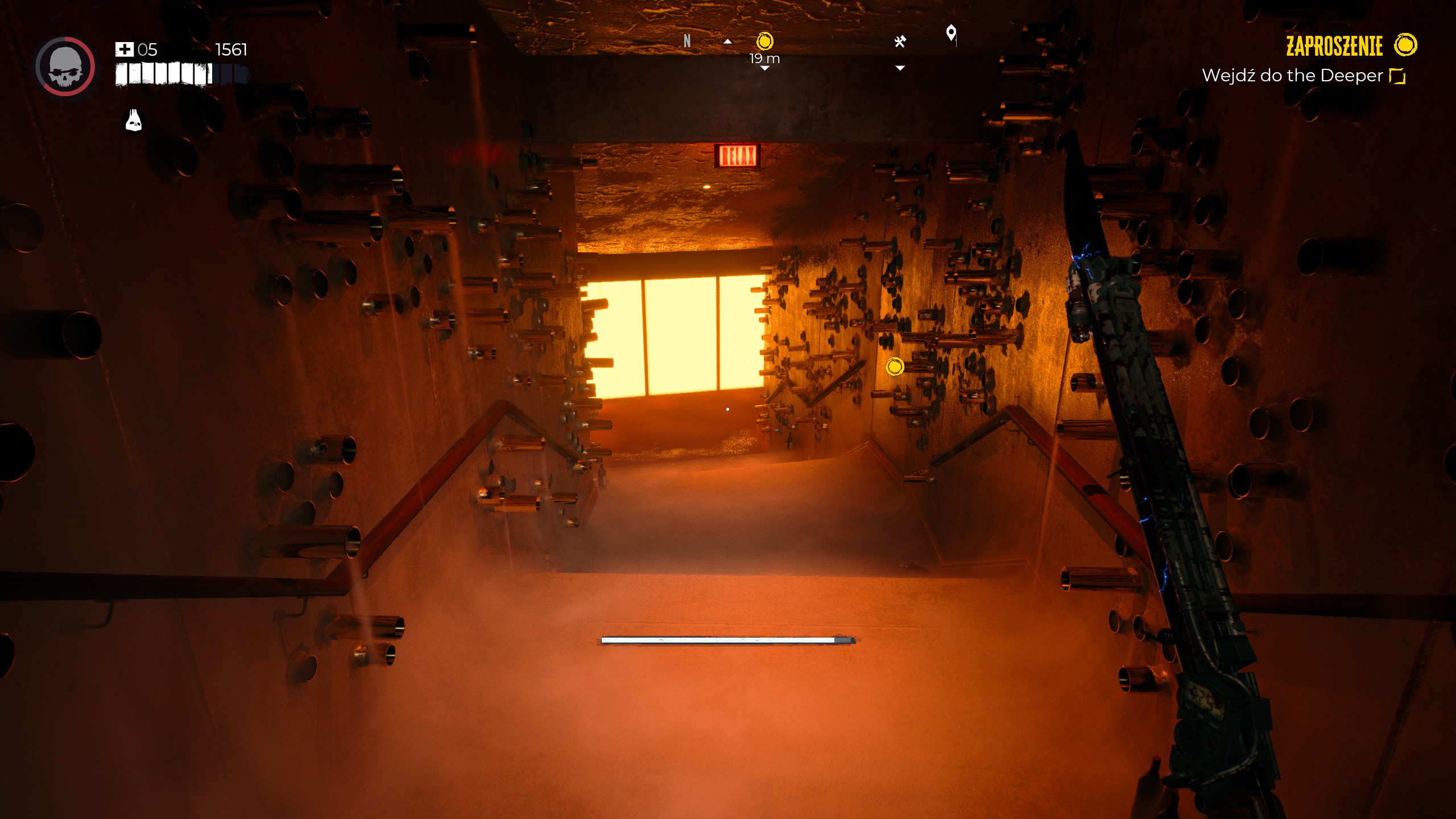The height and width of the screenshot is (819, 1456).
Task: Click the skull bottle status icon
Action: (x=134, y=121)
